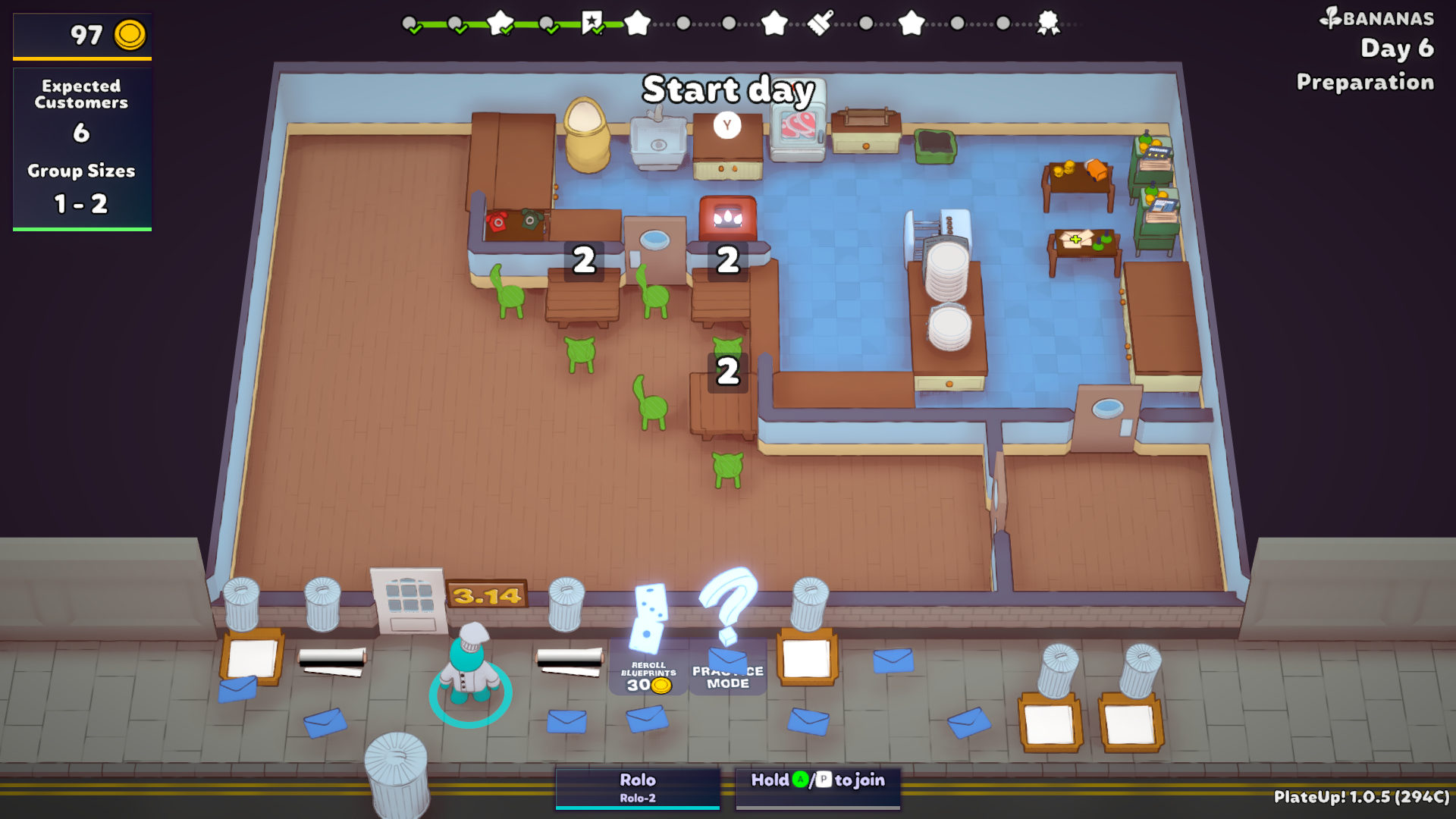The image size is (1456, 819).
Task: Select the Rolo player tag
Action: 637,787
